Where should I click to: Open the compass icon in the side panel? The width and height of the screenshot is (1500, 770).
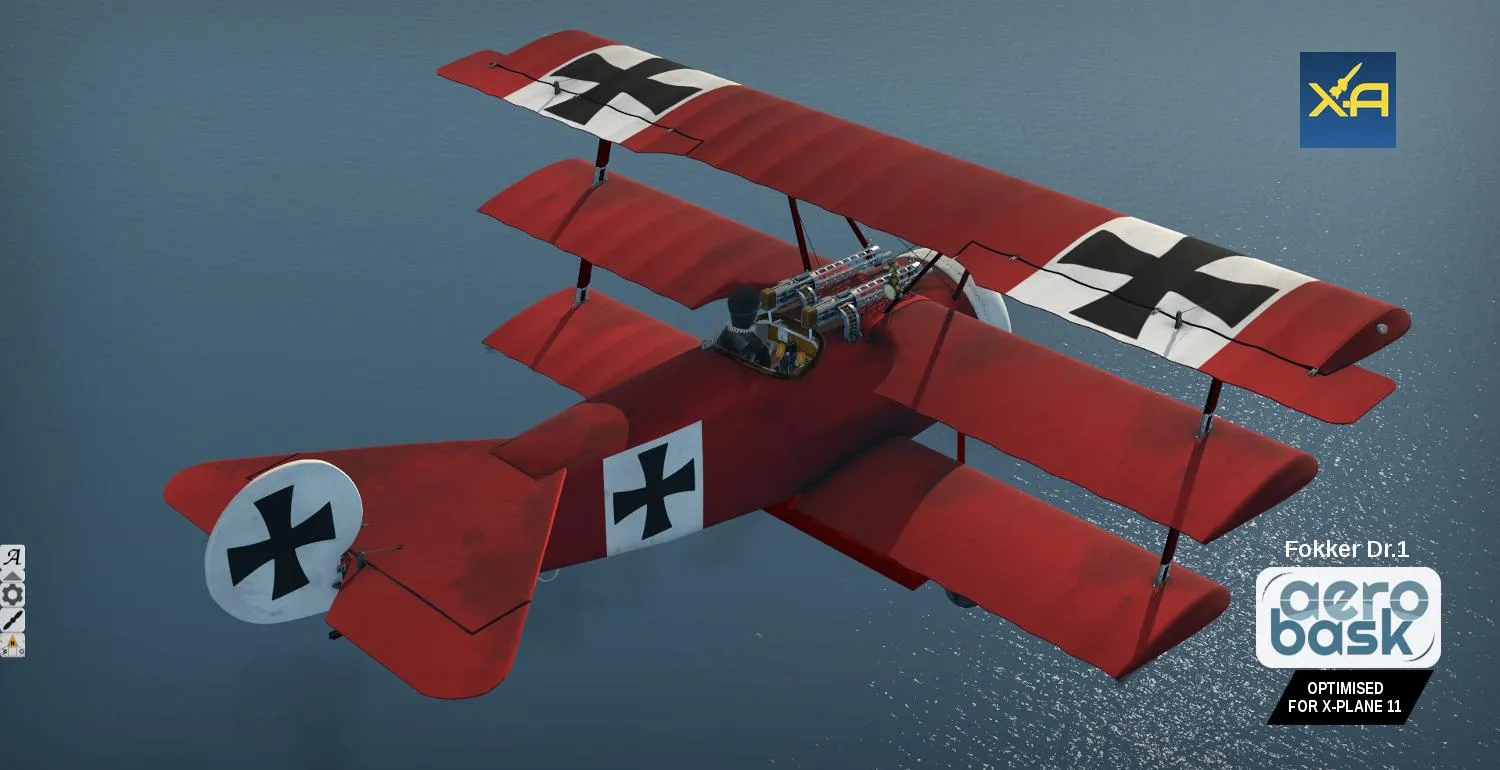click(12, 645)
